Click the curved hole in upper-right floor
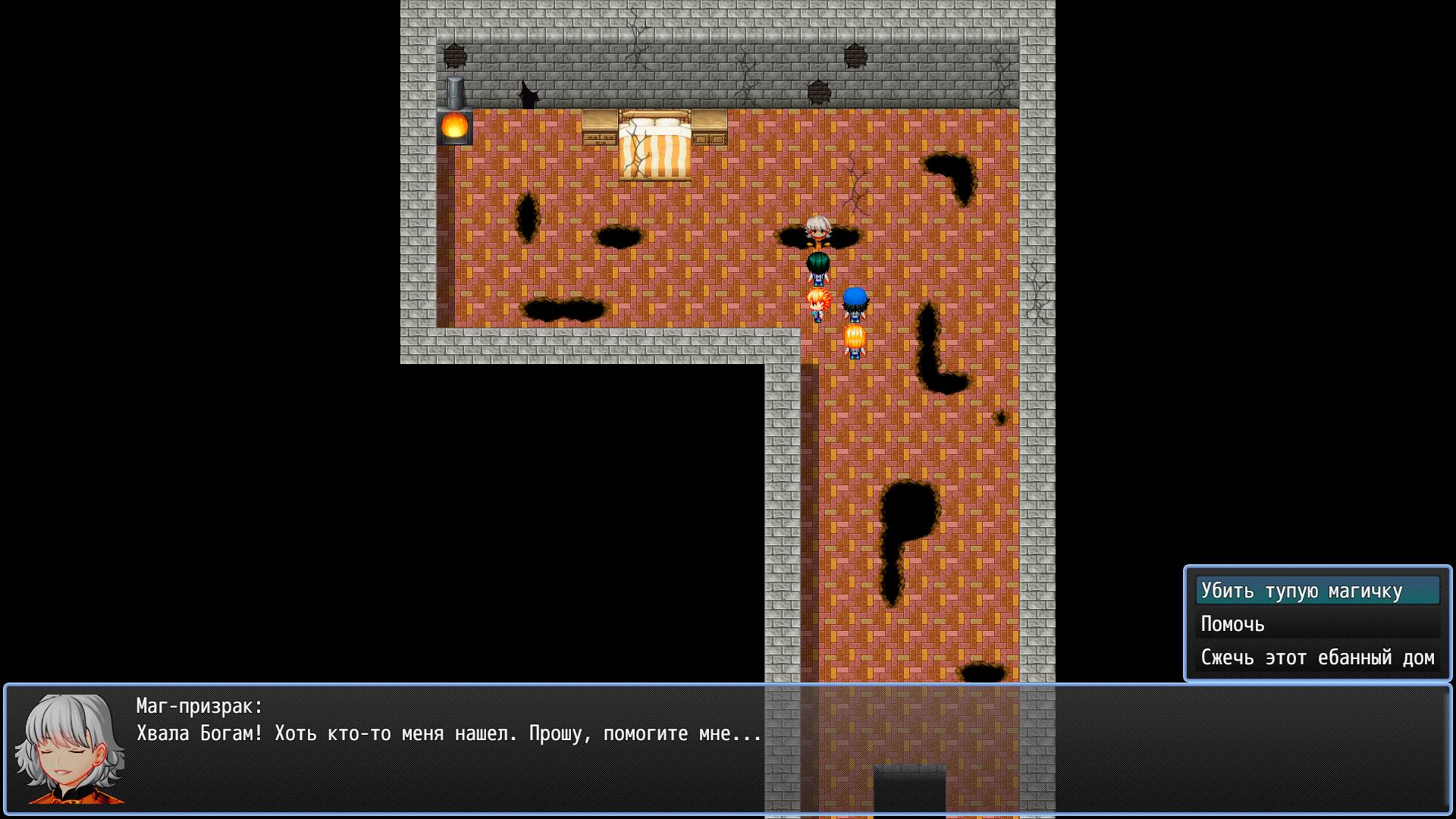Screen dimensions: 1456x819 (950, 173)
